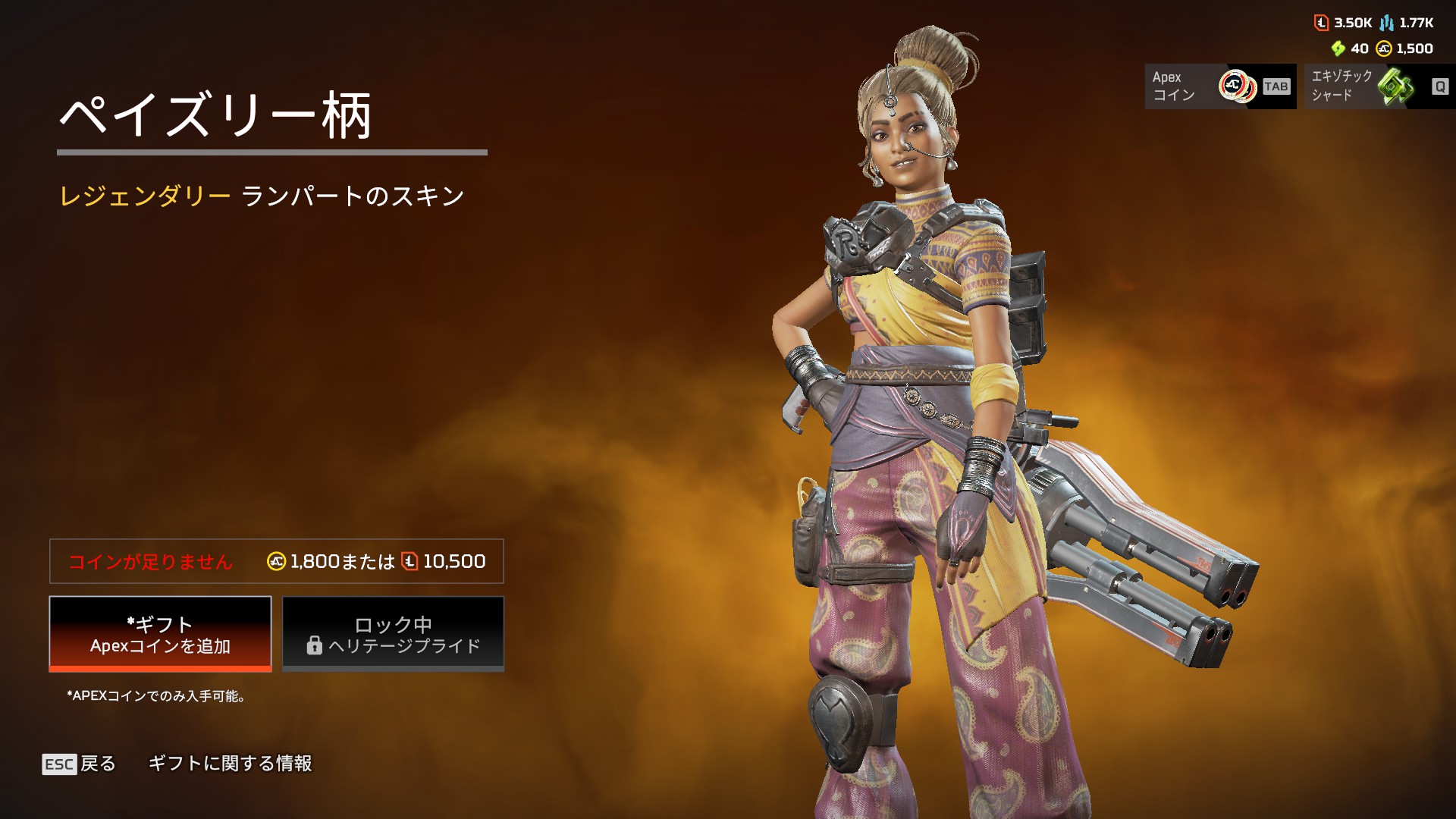Go back with the 戻る button
1456x819 pixels.
[80, 764]
